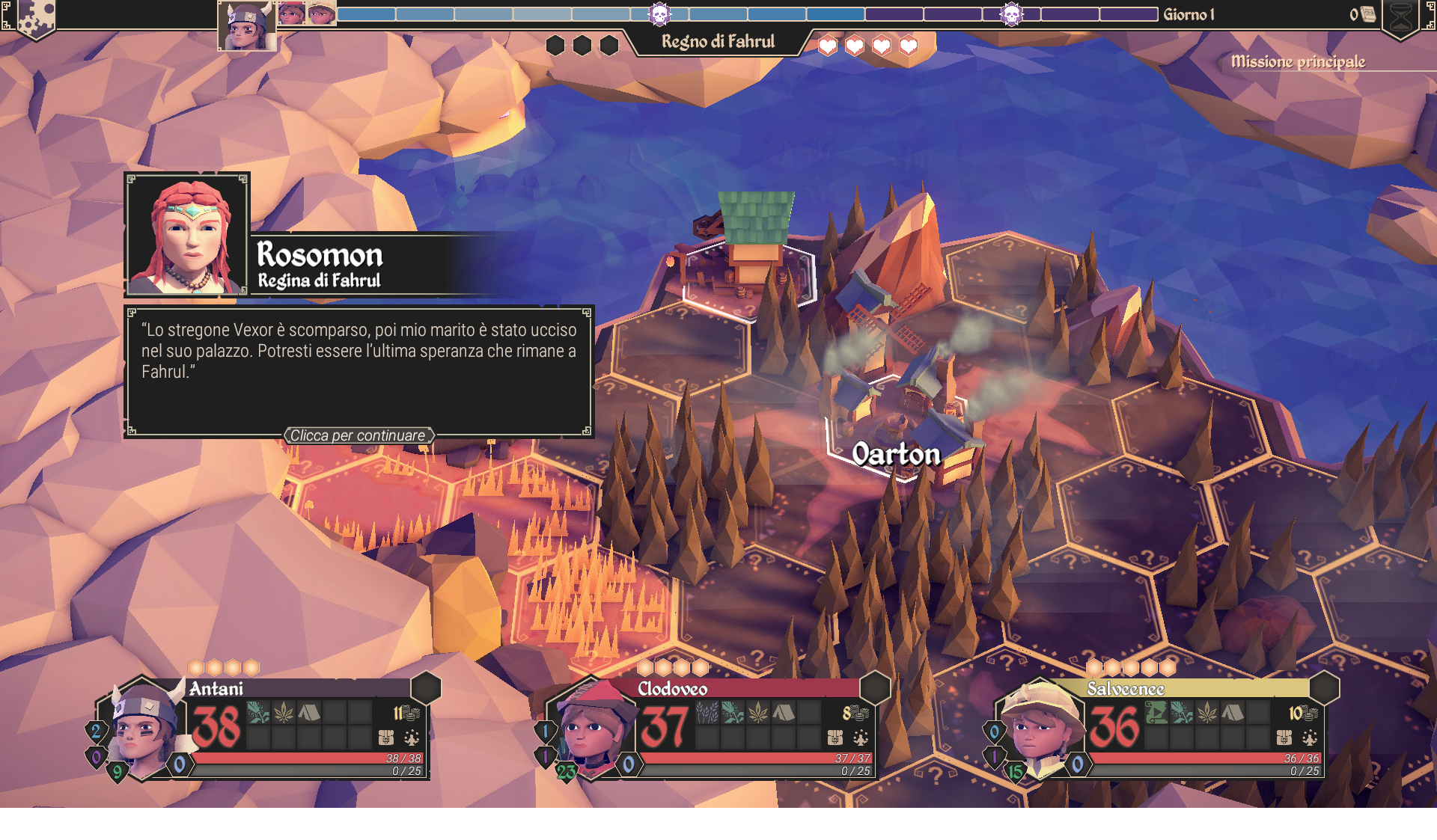Click Antani's turn order portrait at top

(x=246, y=26)
